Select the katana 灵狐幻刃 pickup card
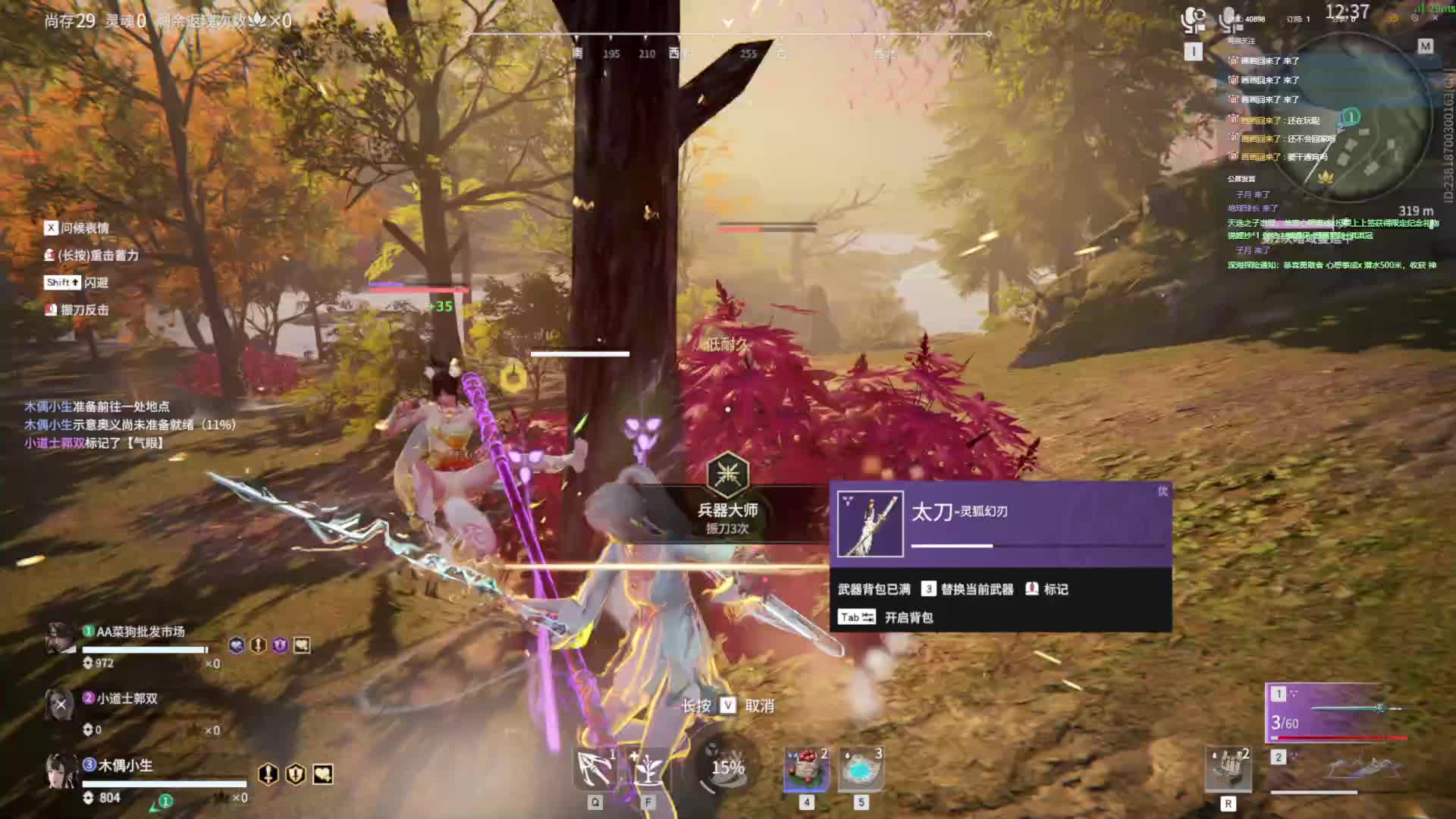This screenshot has width=1456, height=819. coord(999,524)
